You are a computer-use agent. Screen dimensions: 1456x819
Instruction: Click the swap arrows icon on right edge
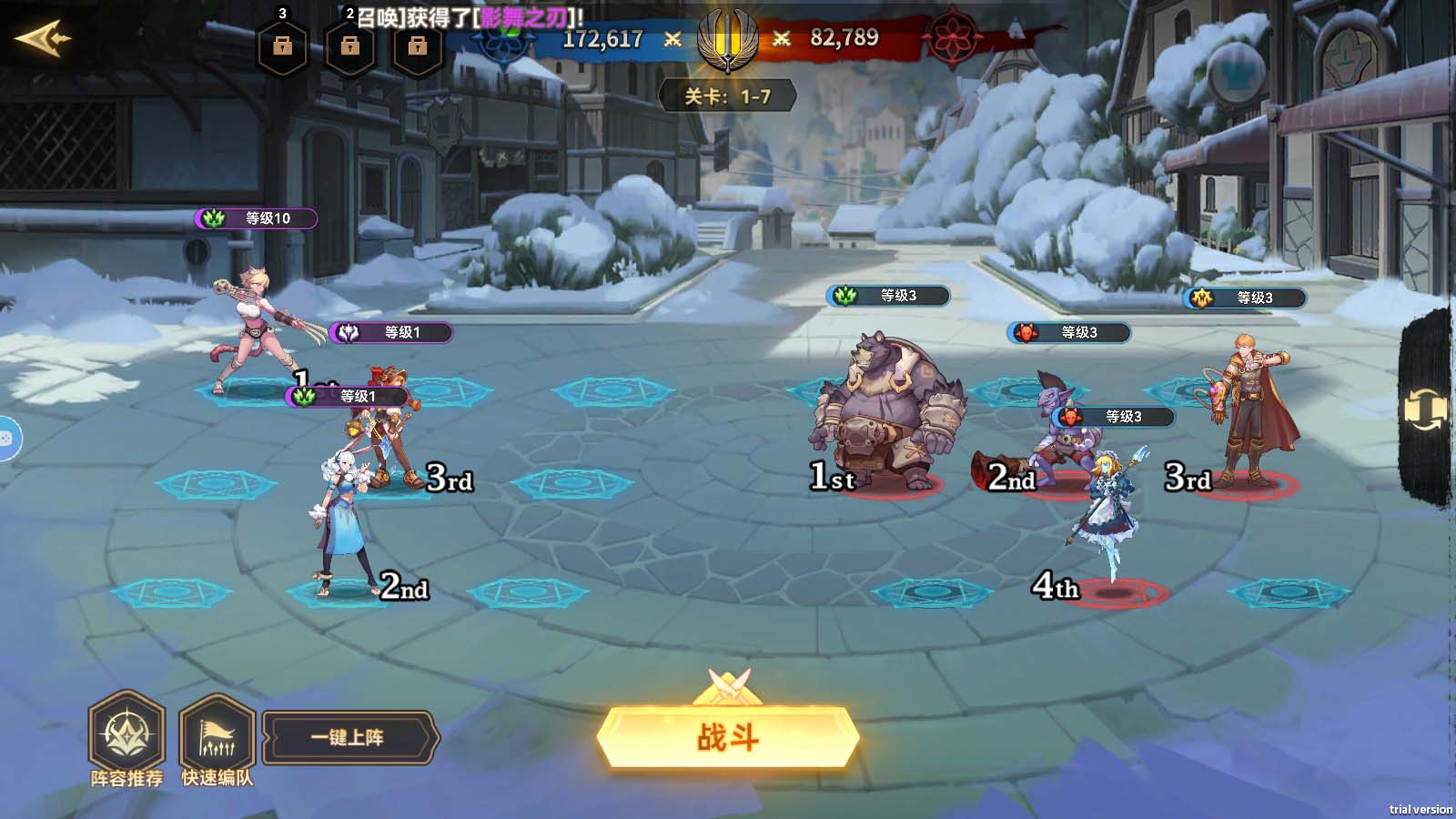click(1424, 410)
